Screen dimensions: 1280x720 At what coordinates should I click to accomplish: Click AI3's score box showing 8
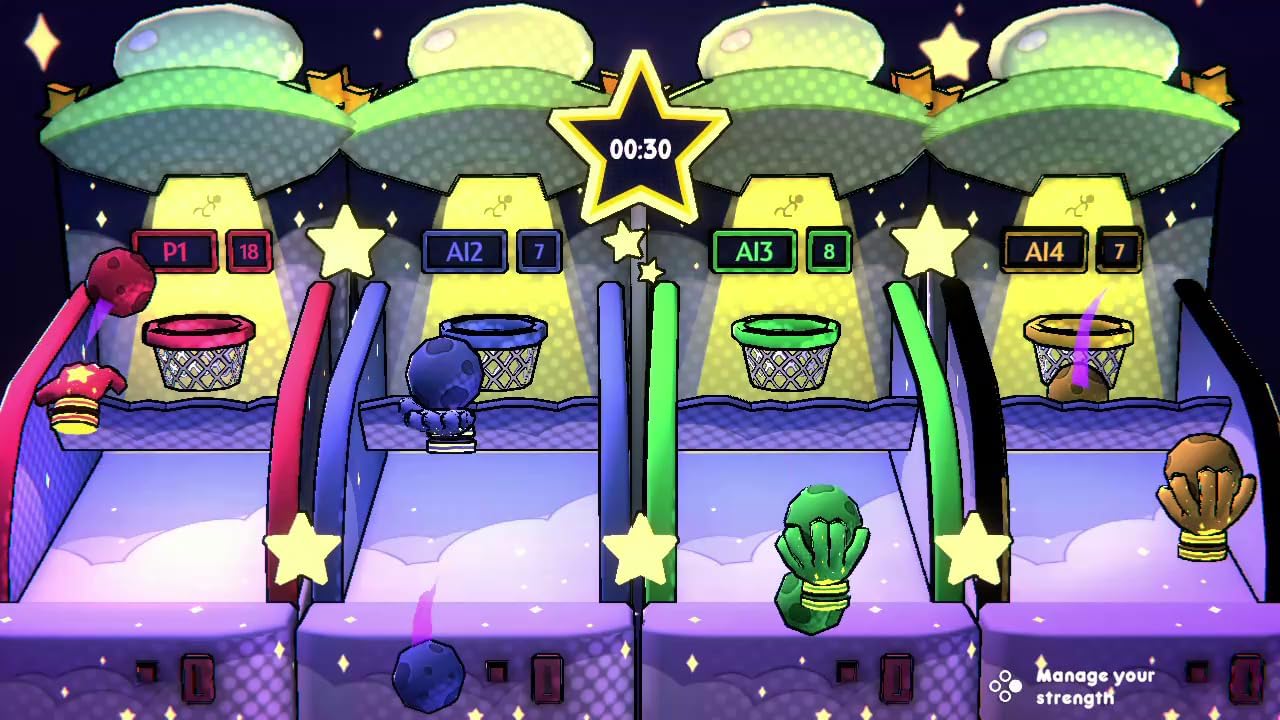pyautogui.click(x=826, y=252)
